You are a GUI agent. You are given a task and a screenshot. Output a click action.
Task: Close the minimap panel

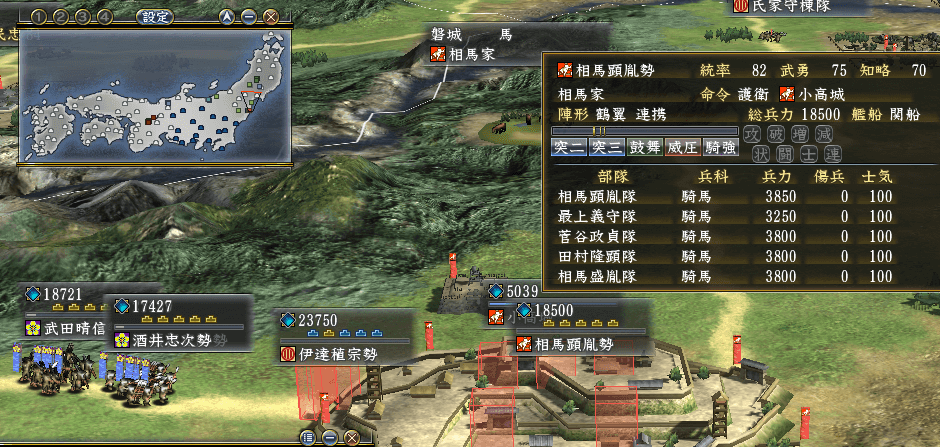(269, 17)
